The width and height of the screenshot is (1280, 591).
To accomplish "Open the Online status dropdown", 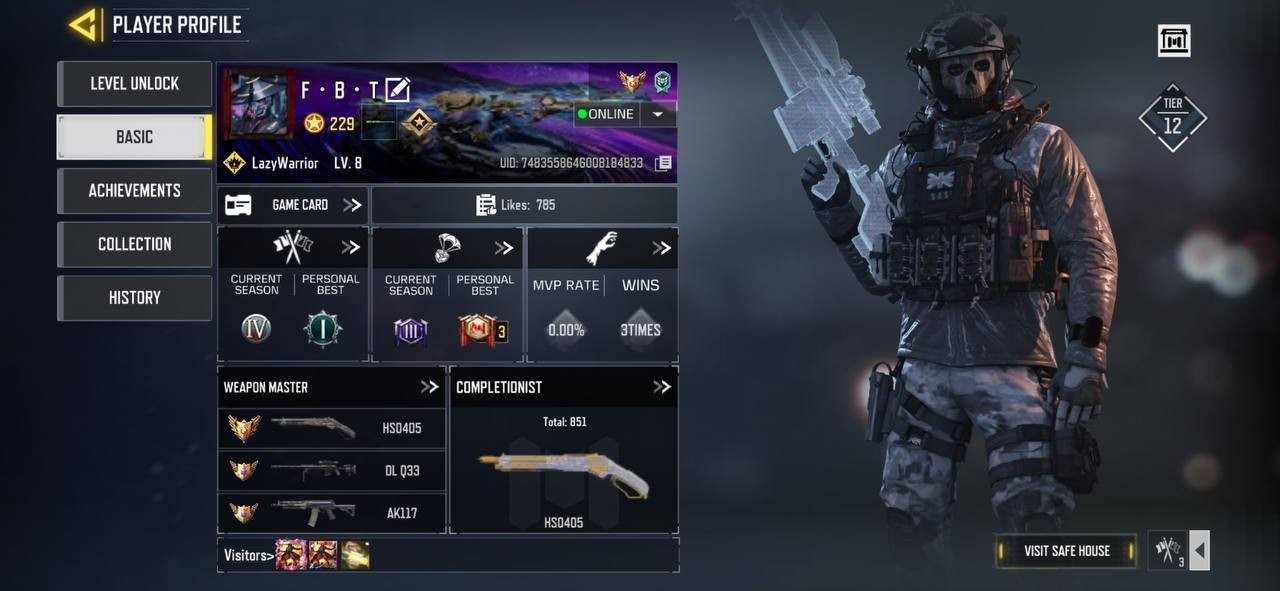I will pyautogui.click(x=657, y=114).
